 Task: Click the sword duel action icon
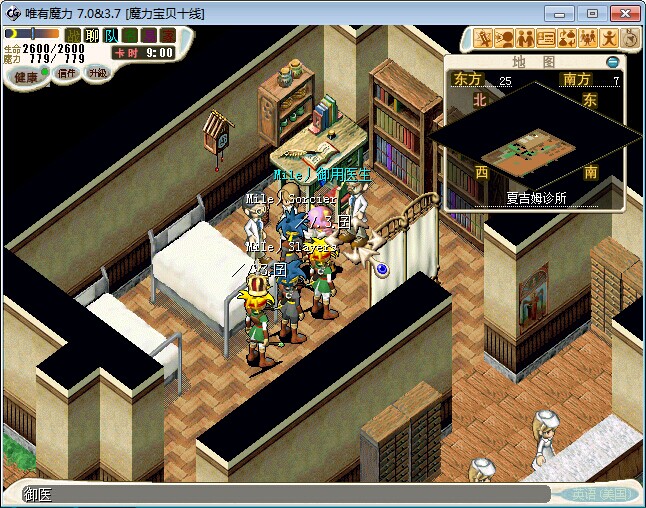tap(484, 39)
